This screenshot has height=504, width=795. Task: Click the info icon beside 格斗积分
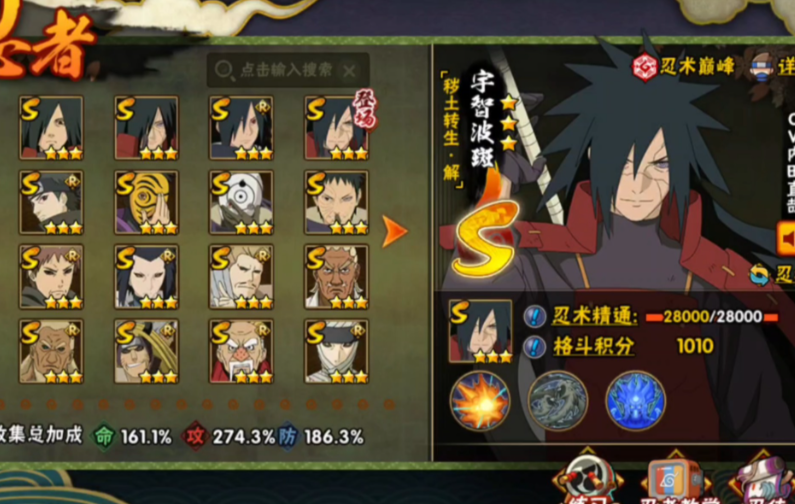(535, 347)
